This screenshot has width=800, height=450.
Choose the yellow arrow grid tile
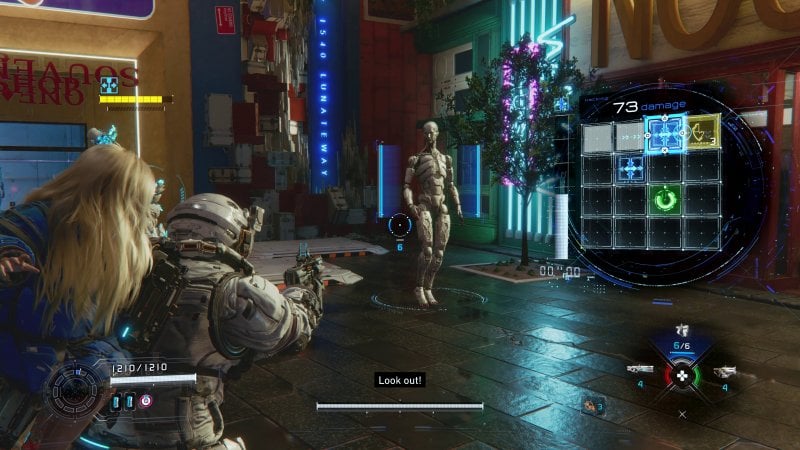tap(702, 131)
